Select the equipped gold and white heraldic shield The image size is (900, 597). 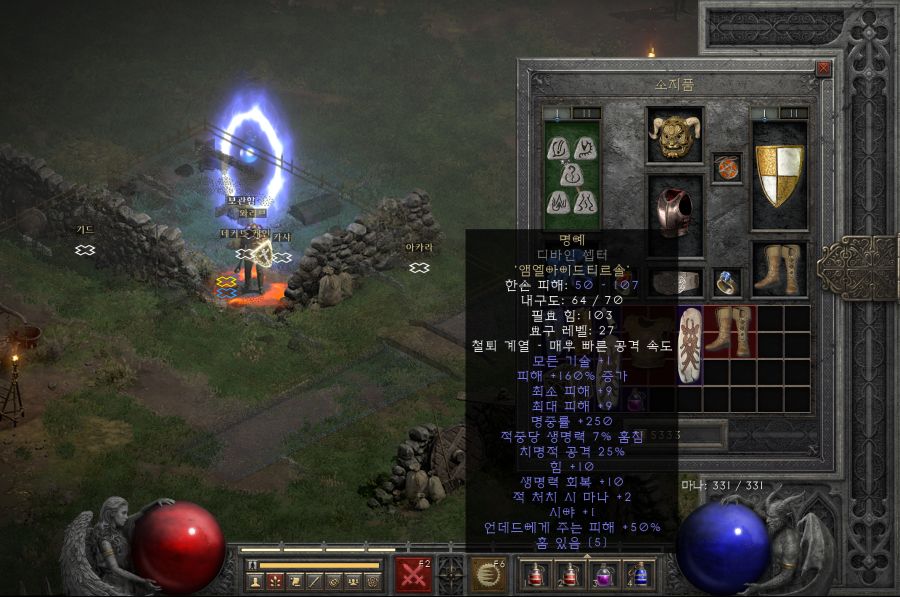pyautogui.click(x=779, y=174)
